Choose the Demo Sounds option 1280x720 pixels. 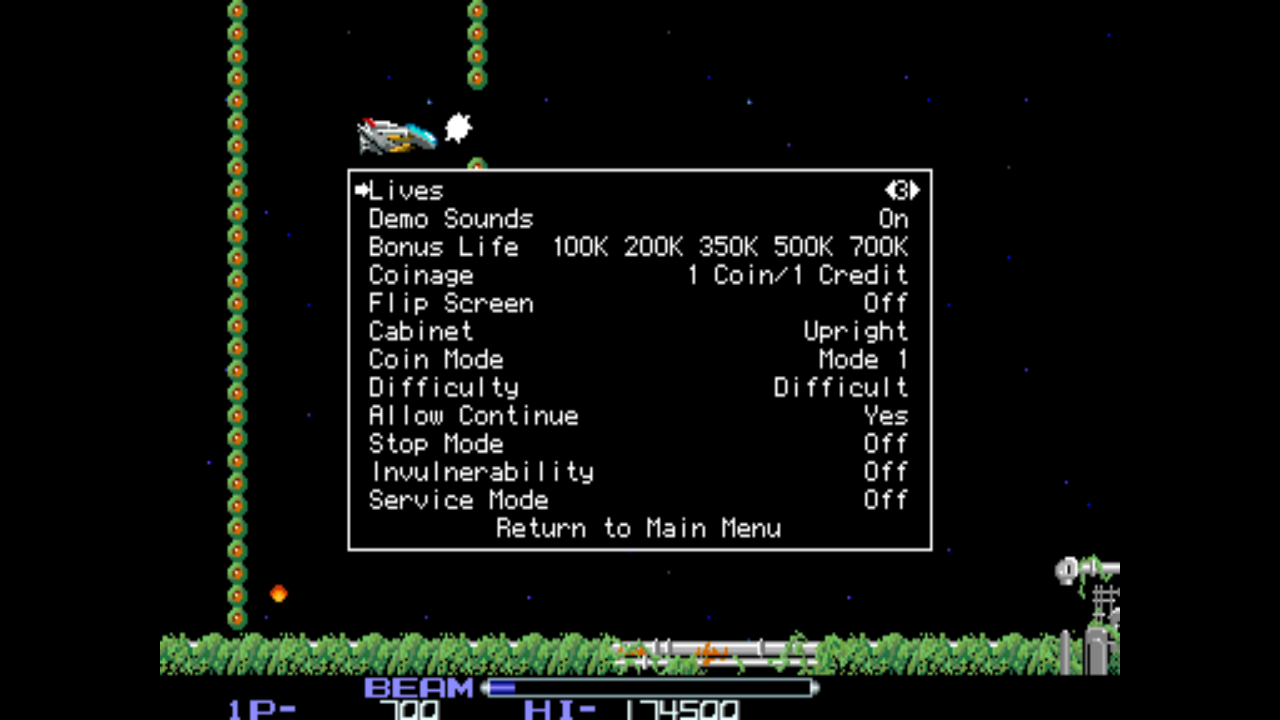tap(451, 219)
